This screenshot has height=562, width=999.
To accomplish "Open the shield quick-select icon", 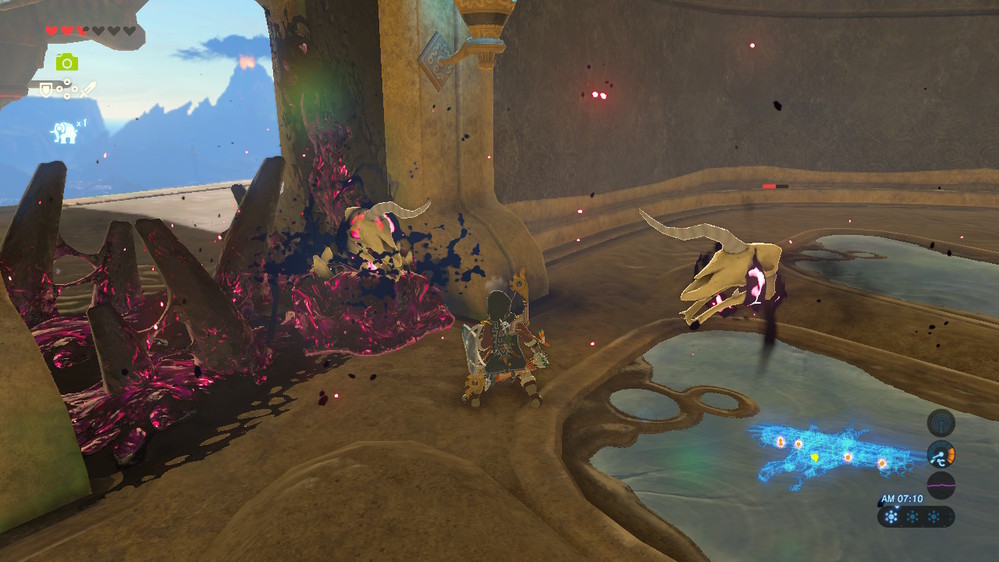I will [x=46, y=90].
